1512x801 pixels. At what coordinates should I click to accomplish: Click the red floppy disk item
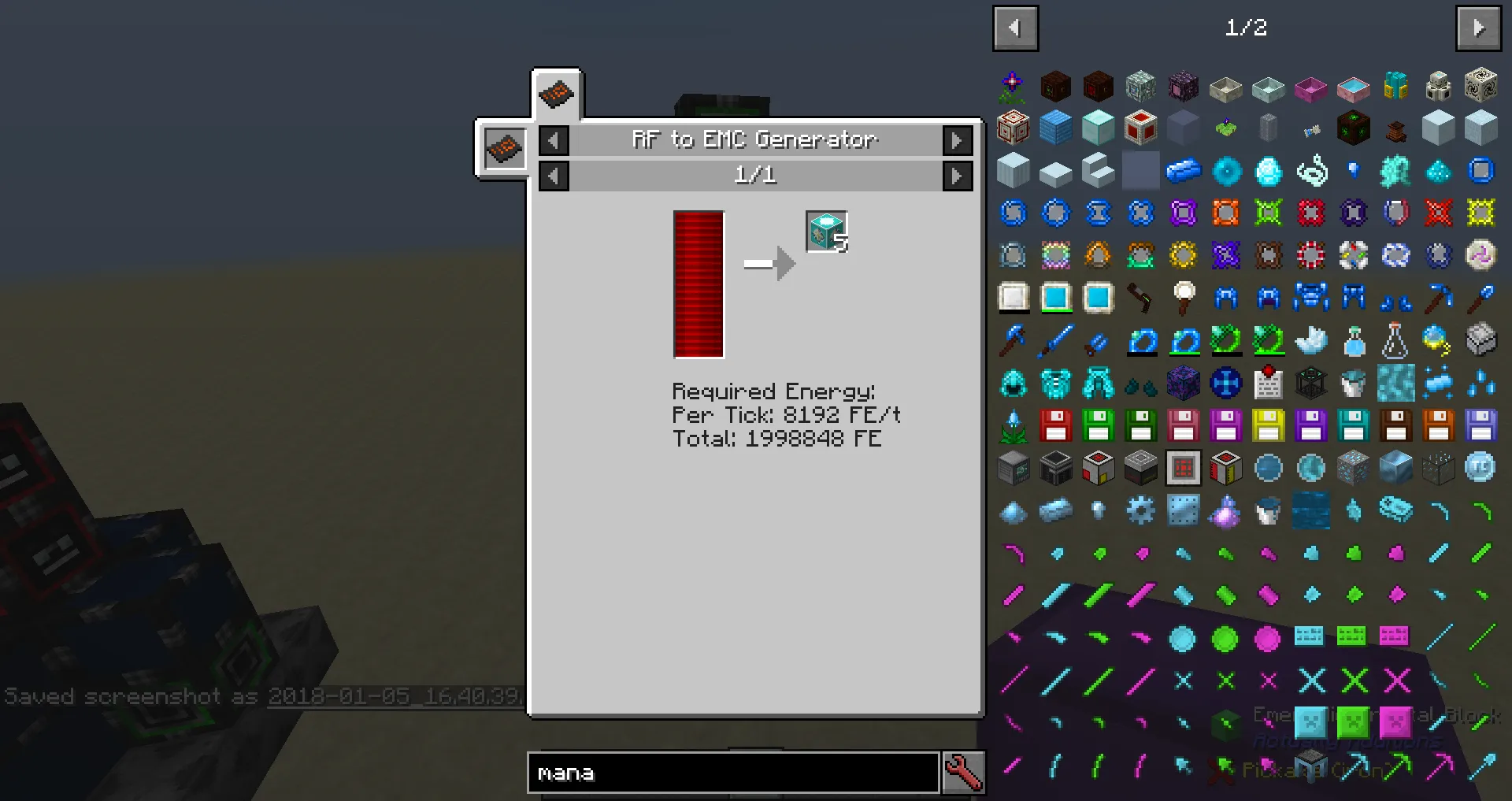pyautogui.click(x=1055, y=426)
